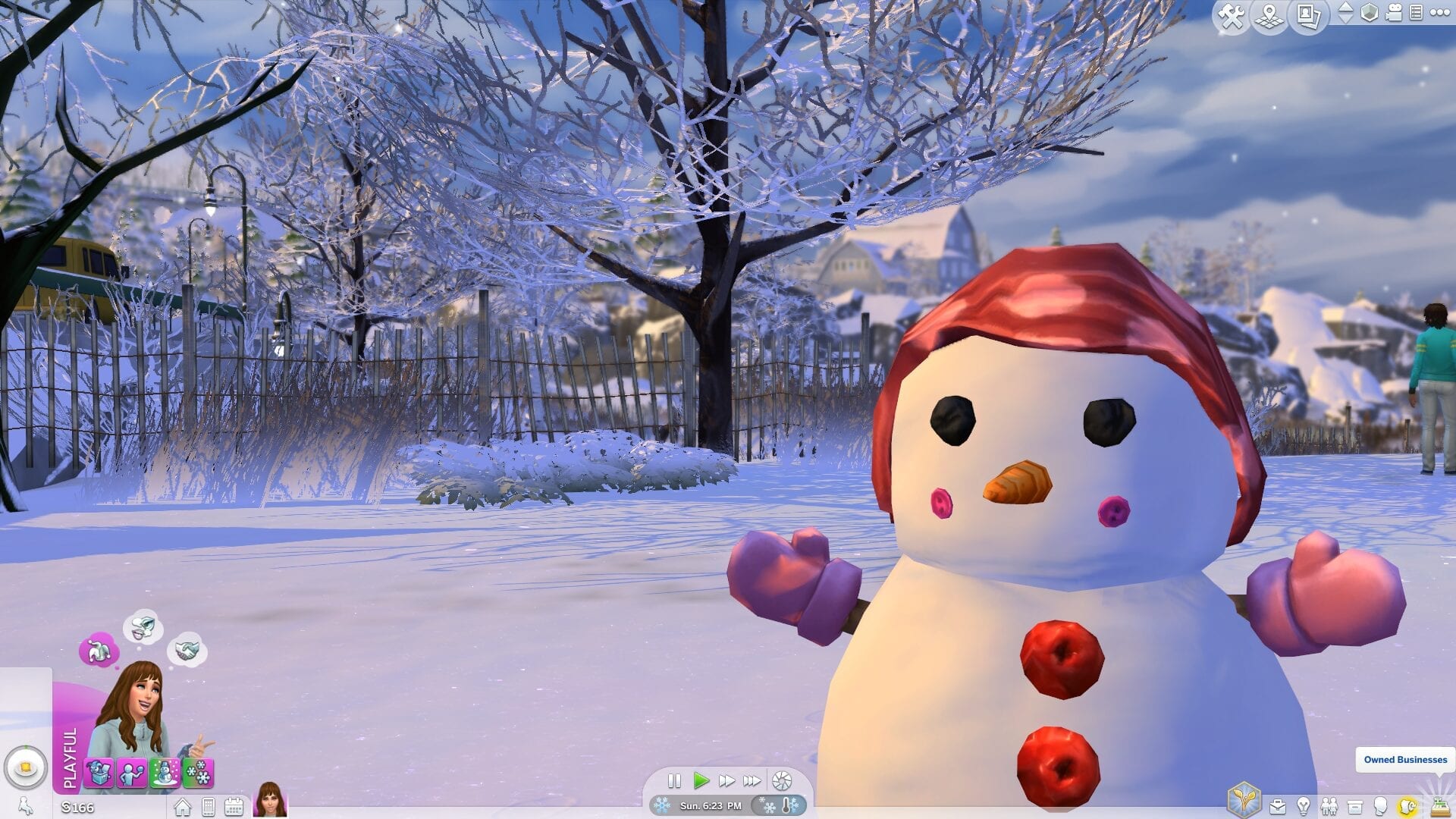This screenshot has width=1456, height=819.
Task: Open the three-dot game options menu
Action: [1439, 13]
